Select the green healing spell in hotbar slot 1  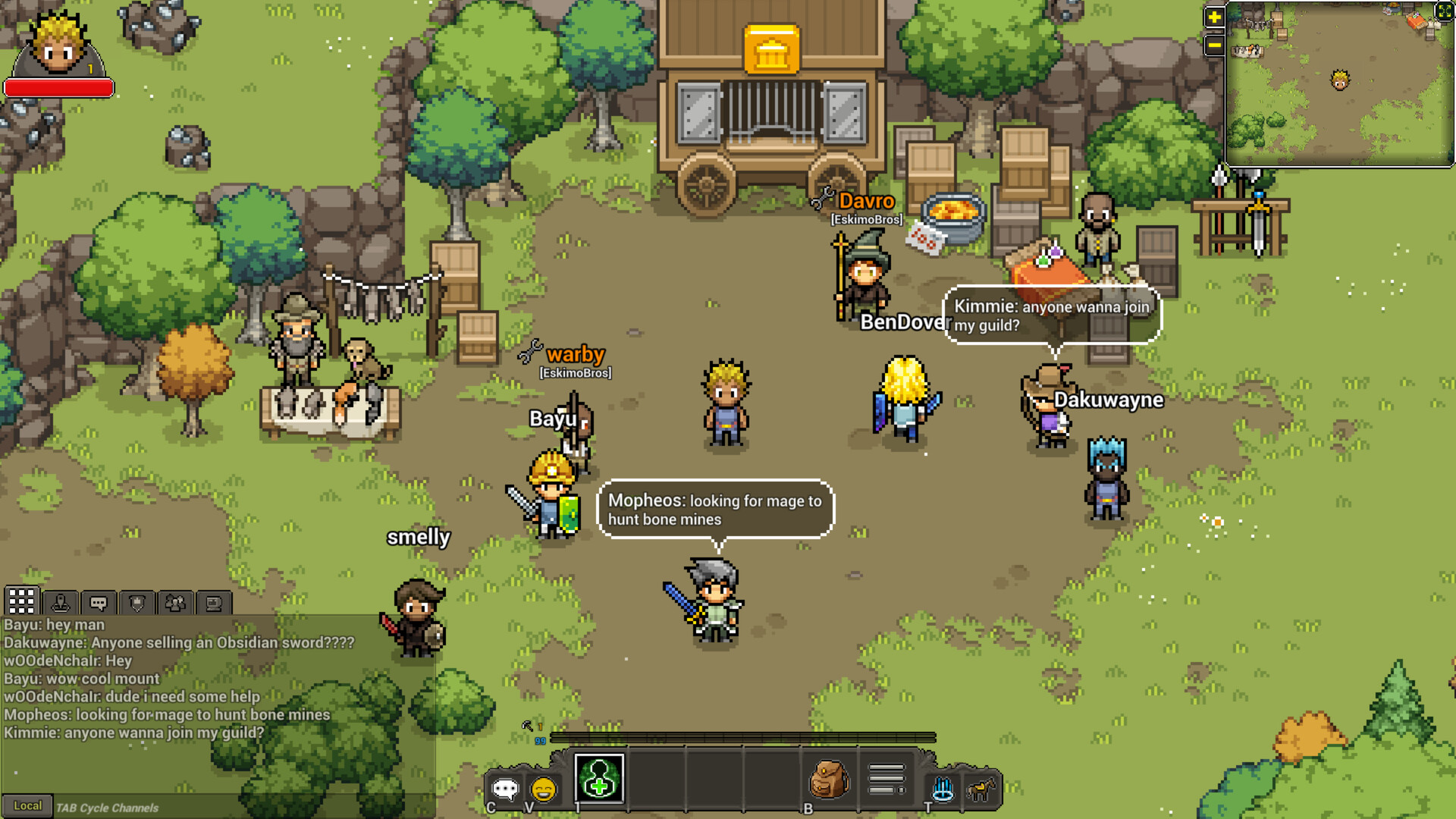point(599,780)
